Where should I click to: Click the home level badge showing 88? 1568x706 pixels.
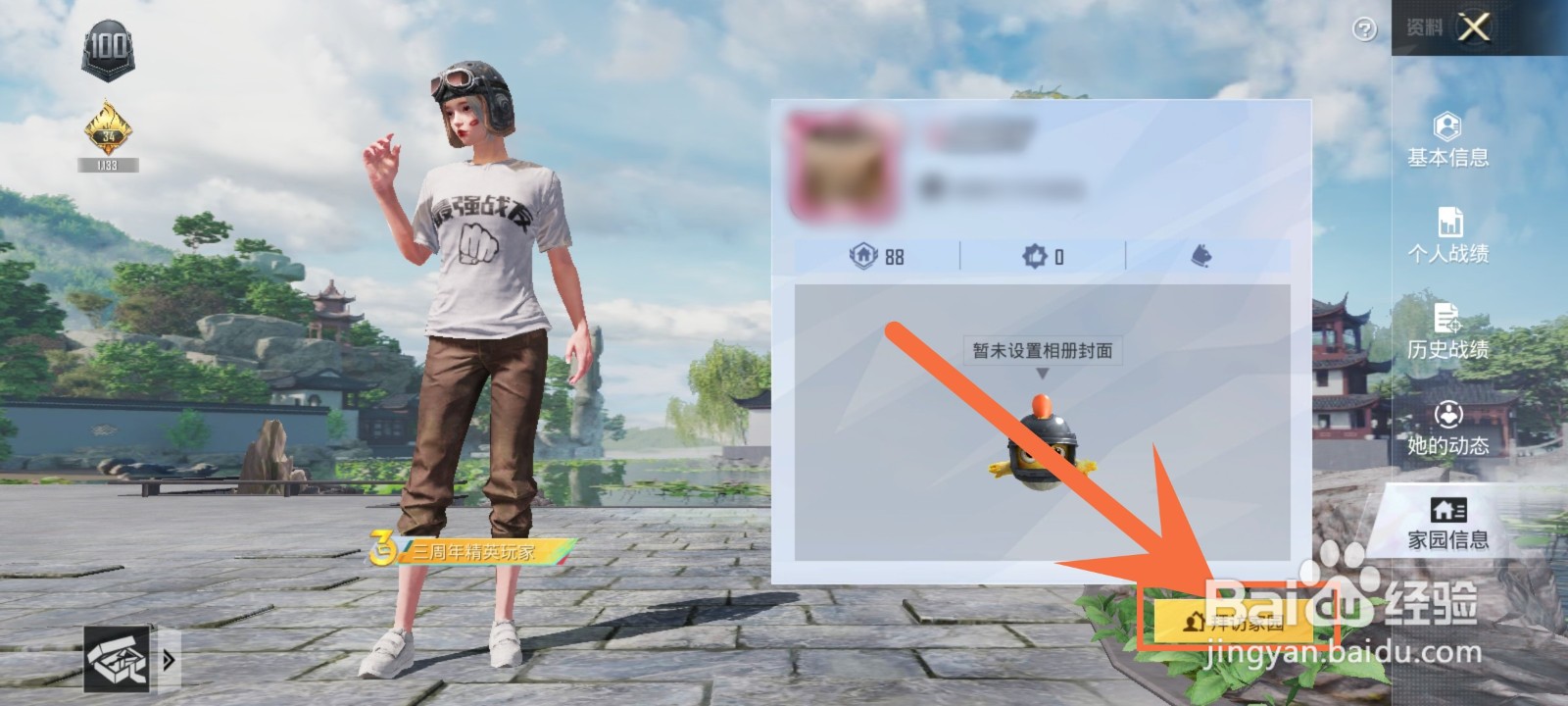(x=877, y=256)
